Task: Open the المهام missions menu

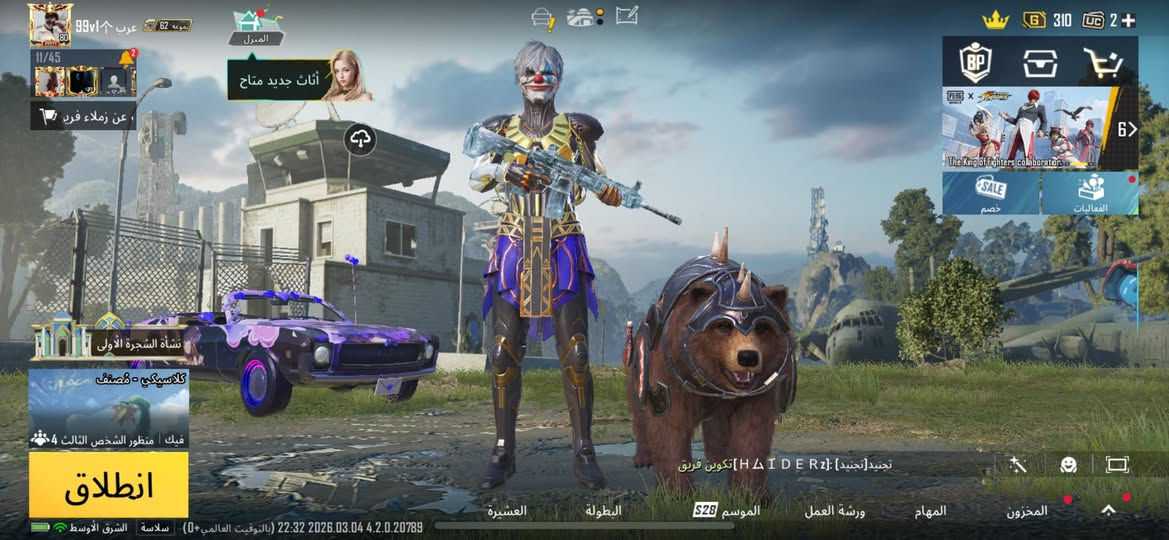Action: tap(930, 511)
